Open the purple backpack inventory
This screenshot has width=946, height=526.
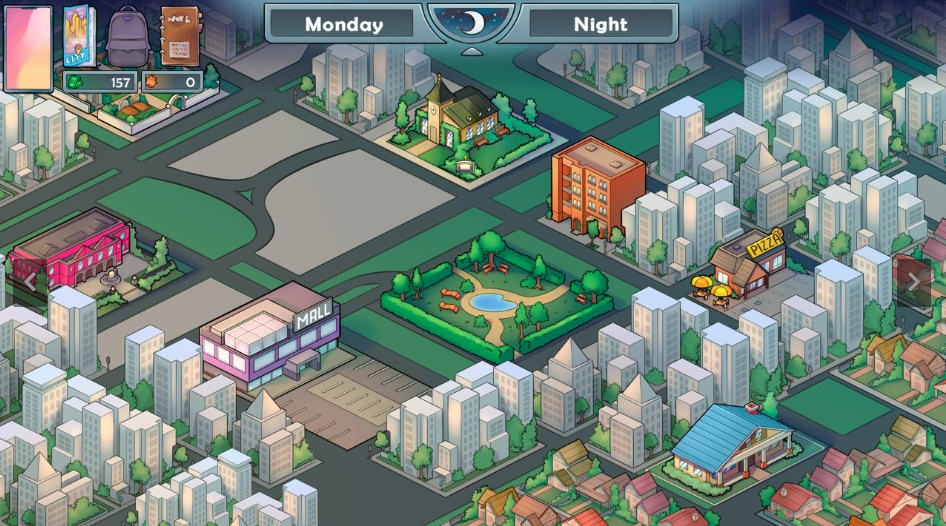coord(127,37)
